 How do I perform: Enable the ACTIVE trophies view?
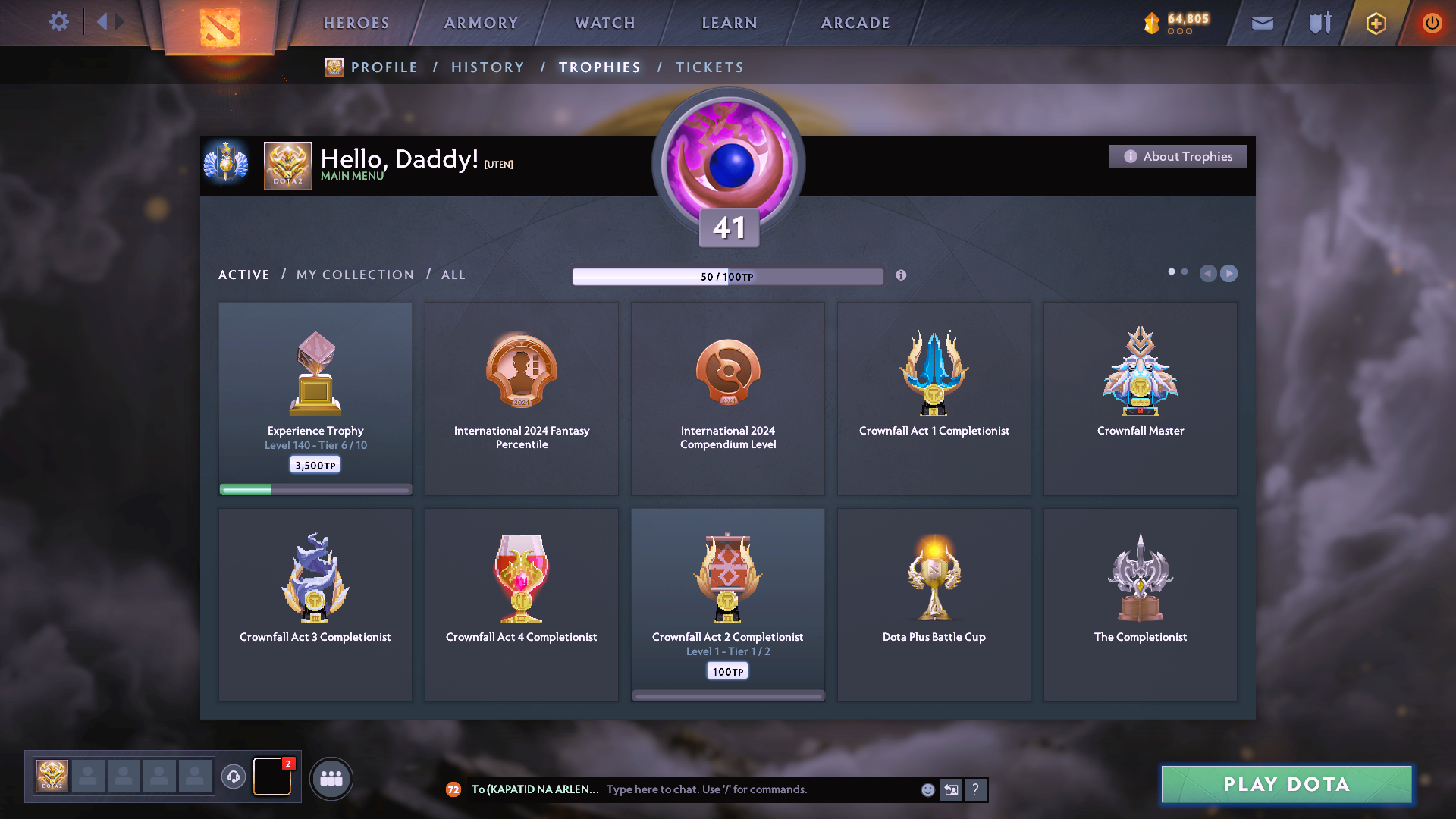pyautogui.click(x=243, y=275)
